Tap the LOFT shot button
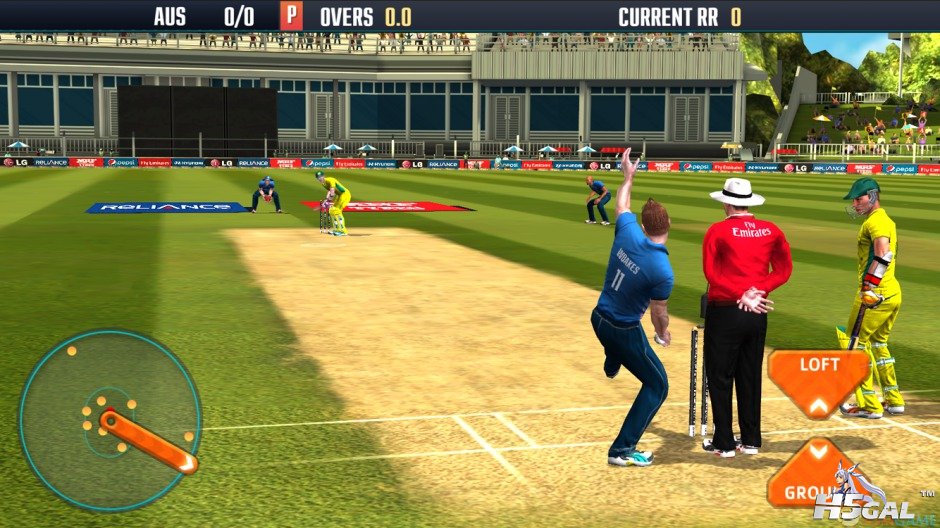The height and width of the screenshot is (528, 940). pos(818,380)
